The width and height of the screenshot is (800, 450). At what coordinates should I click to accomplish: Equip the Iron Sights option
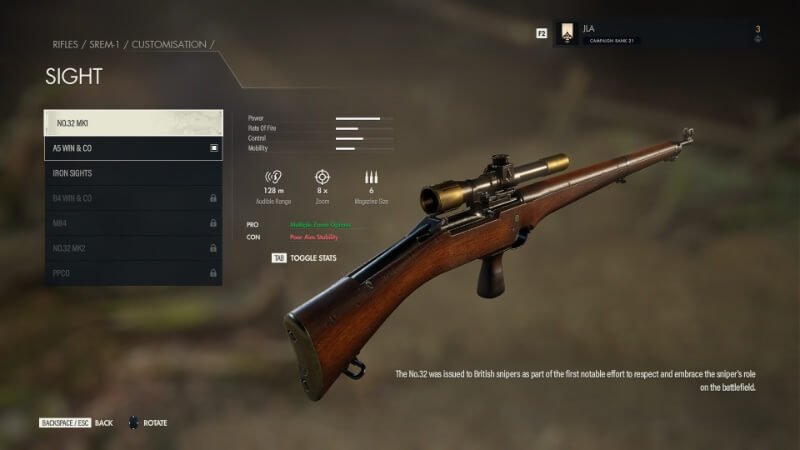point(133,173)
